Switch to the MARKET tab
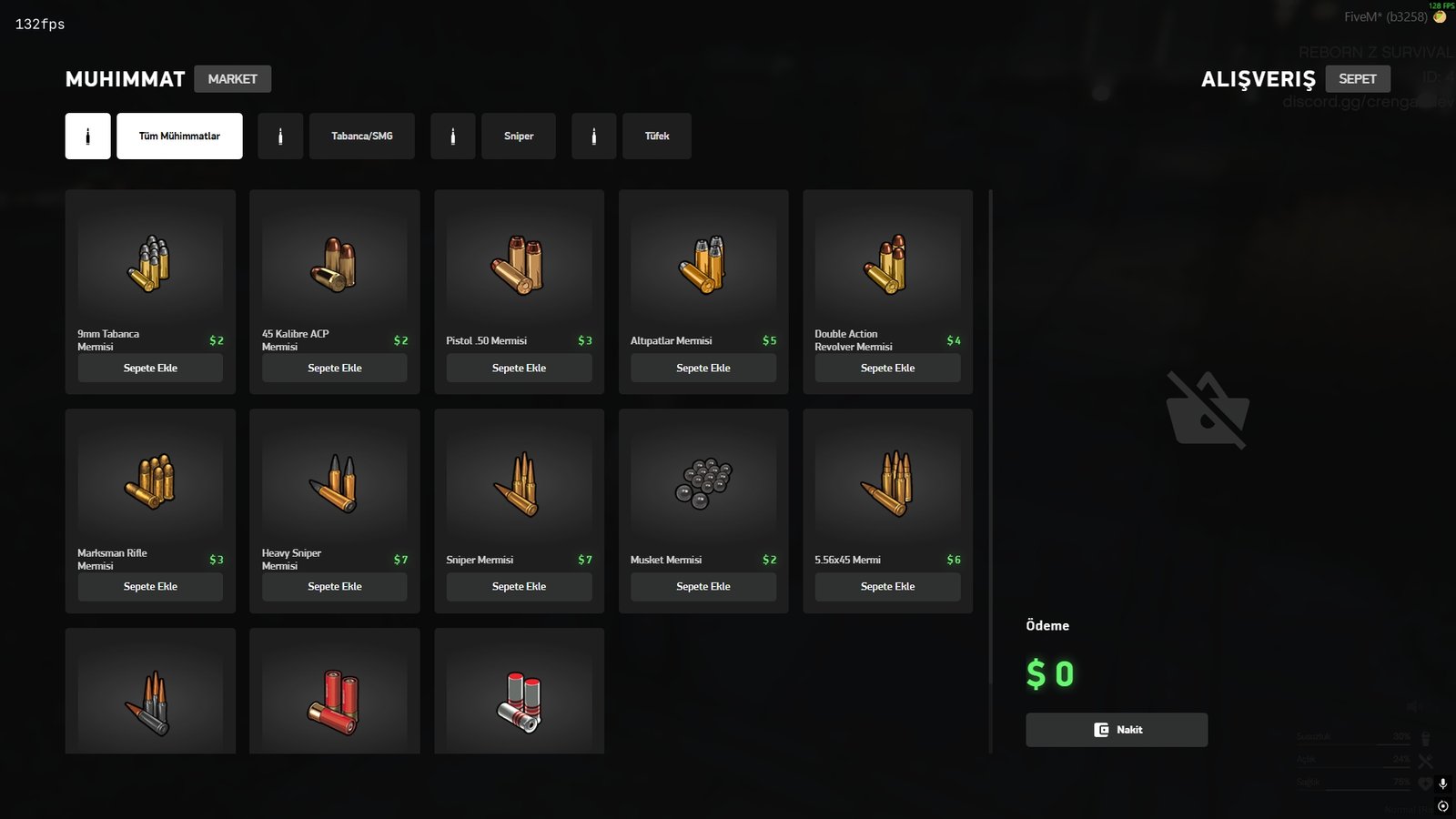The image size is (1456, 819). click(233, 78)
